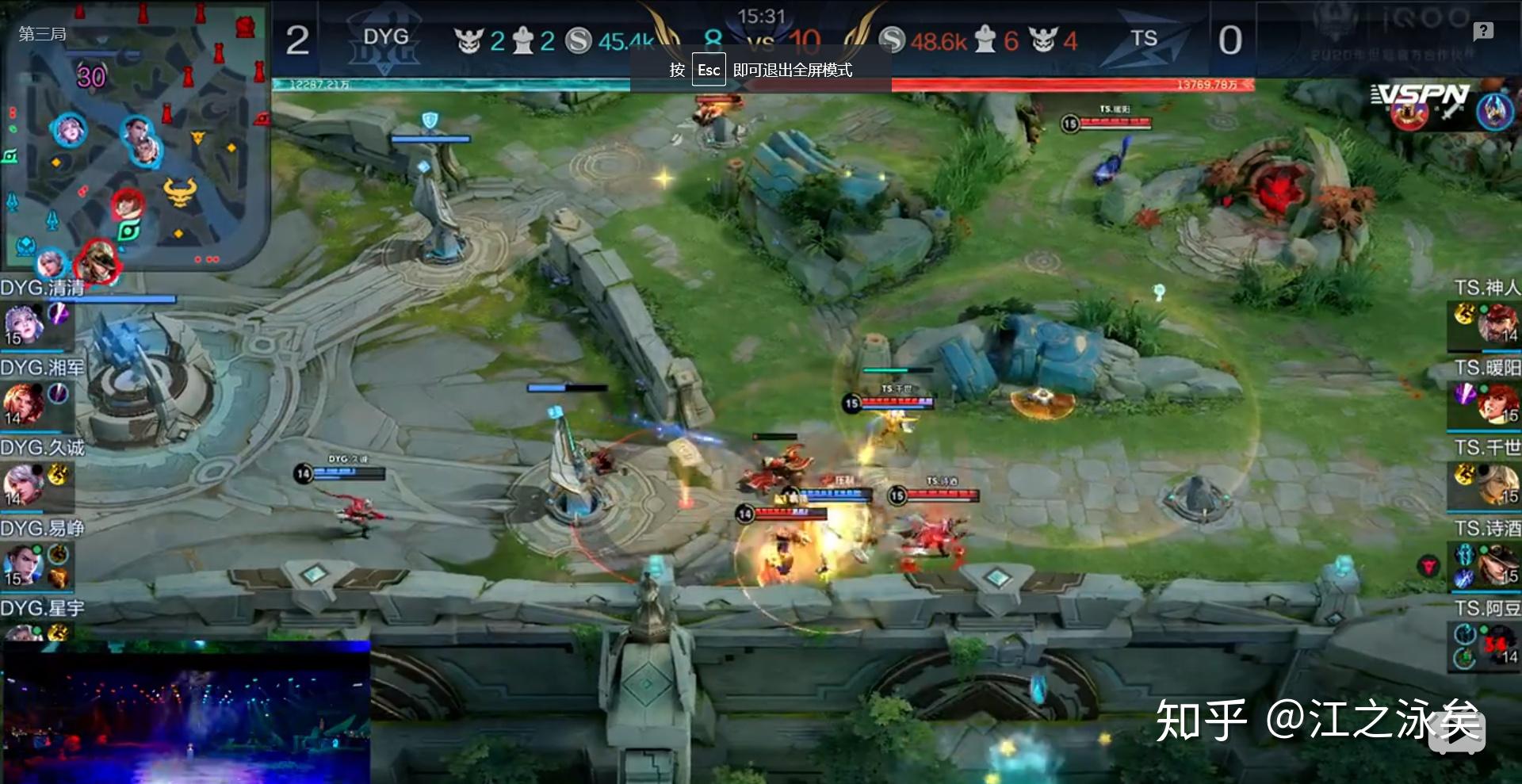Choose DYG.湘军 player portrait

(x=24, y=403)
